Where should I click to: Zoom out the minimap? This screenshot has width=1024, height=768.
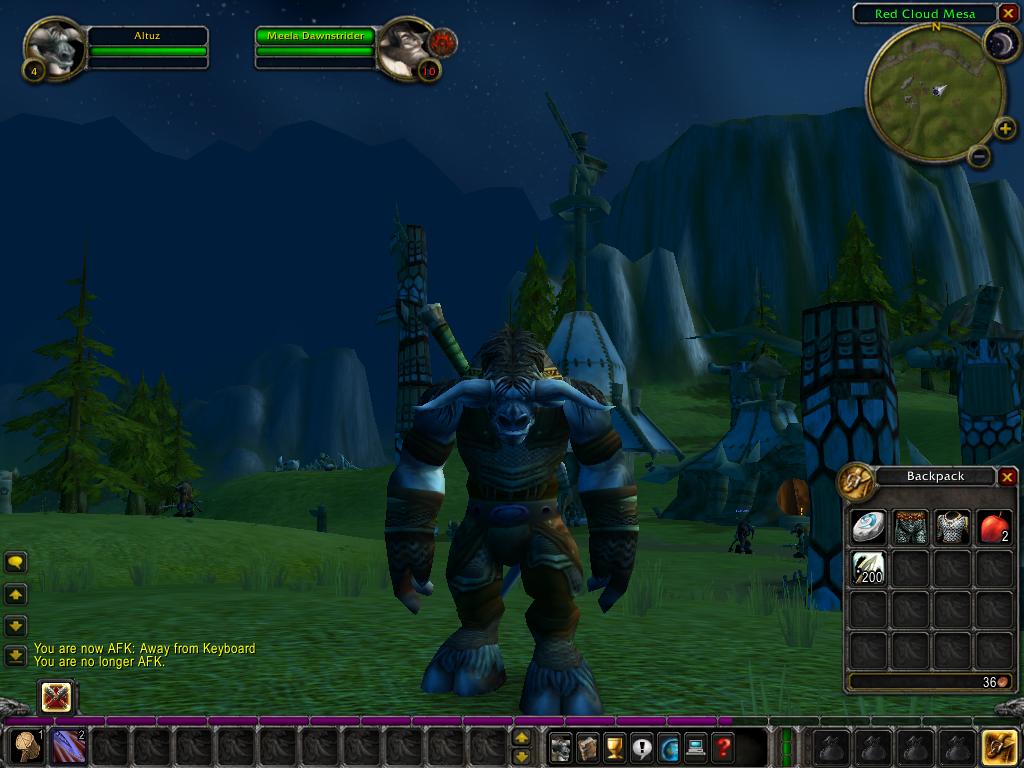pyautogui.click(x=980, y=155)
